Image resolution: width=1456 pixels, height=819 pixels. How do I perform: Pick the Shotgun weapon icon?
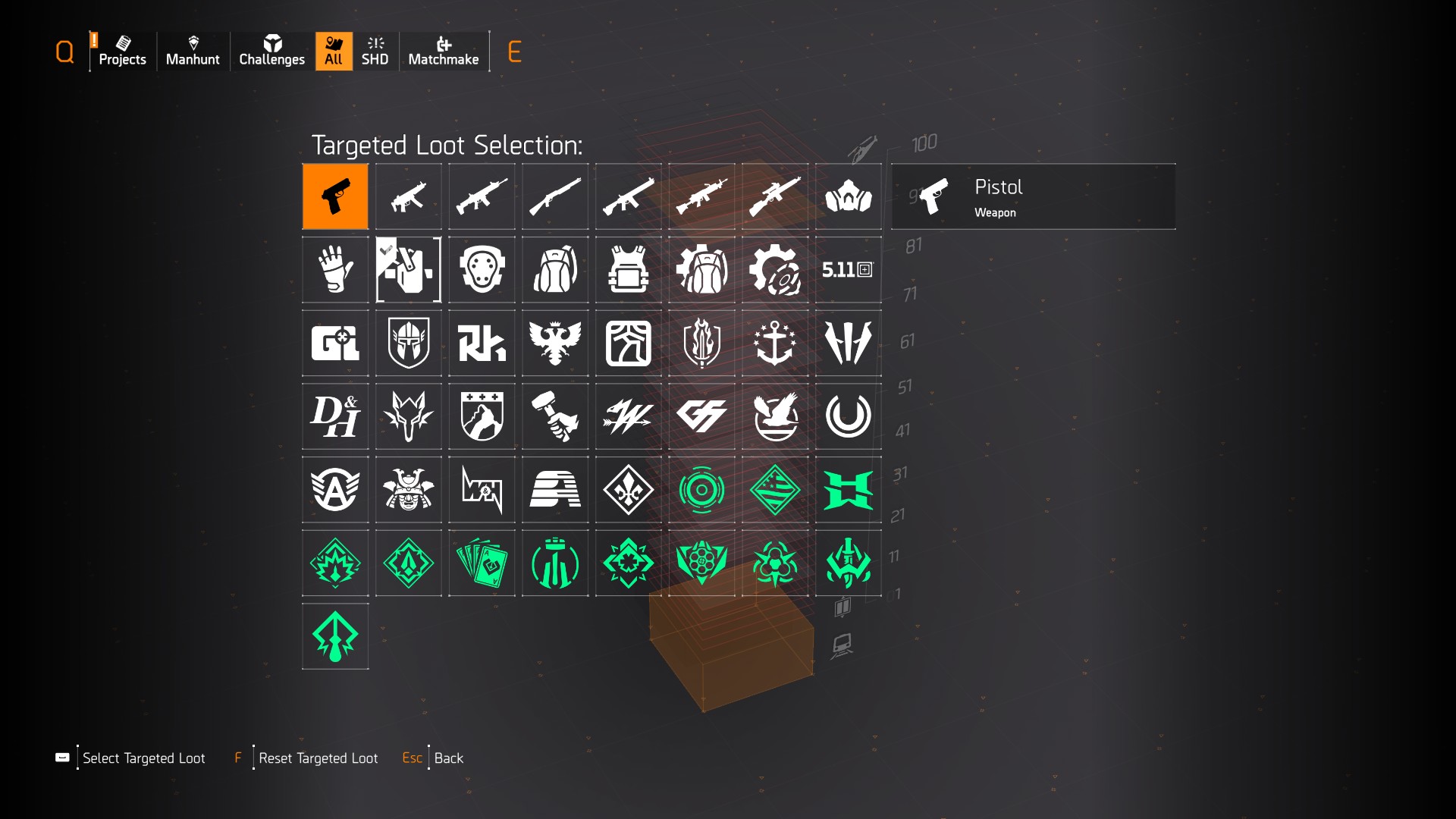point(555,196)
